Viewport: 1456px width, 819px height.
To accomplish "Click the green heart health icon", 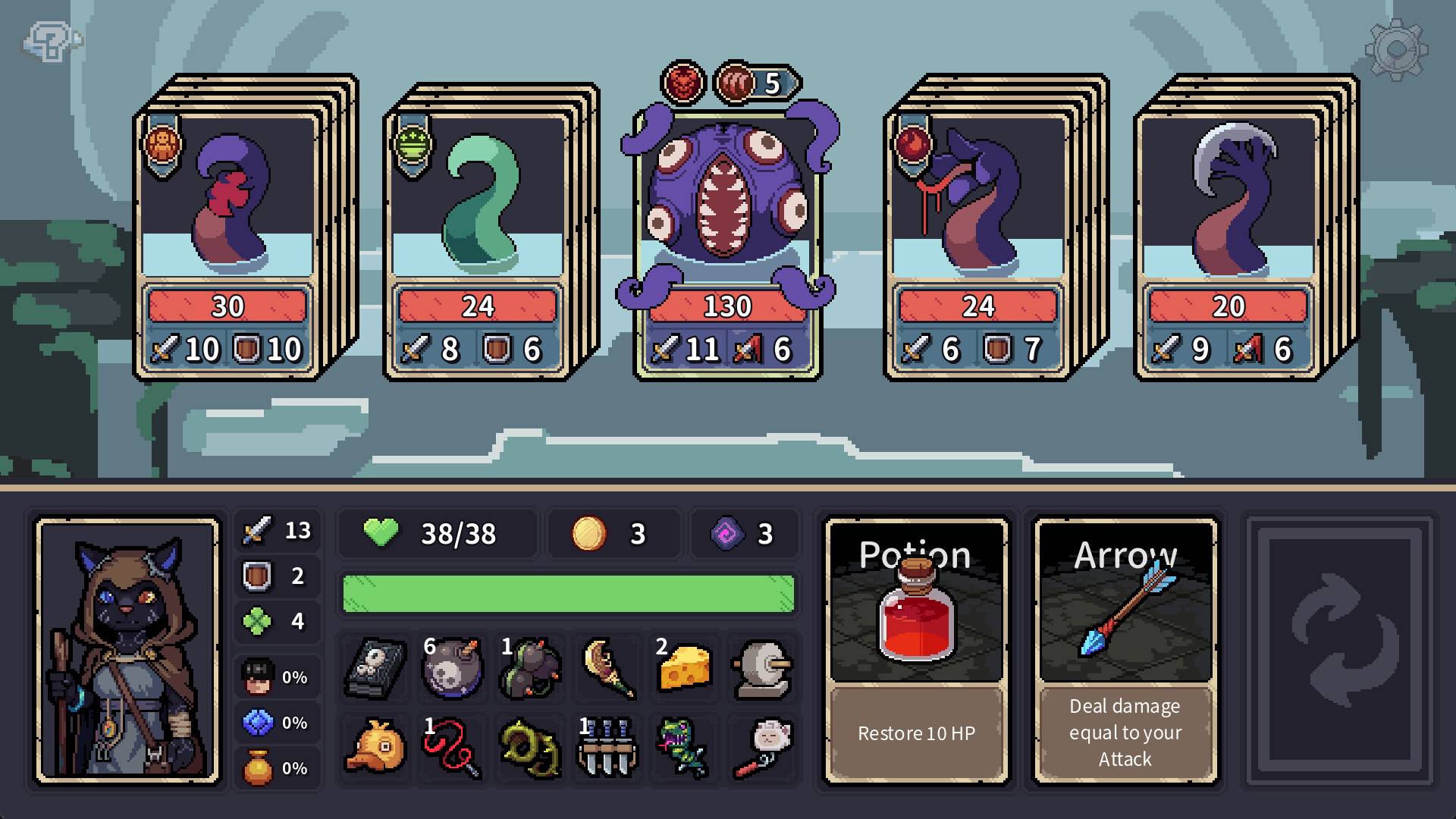I will coord(383,533).
